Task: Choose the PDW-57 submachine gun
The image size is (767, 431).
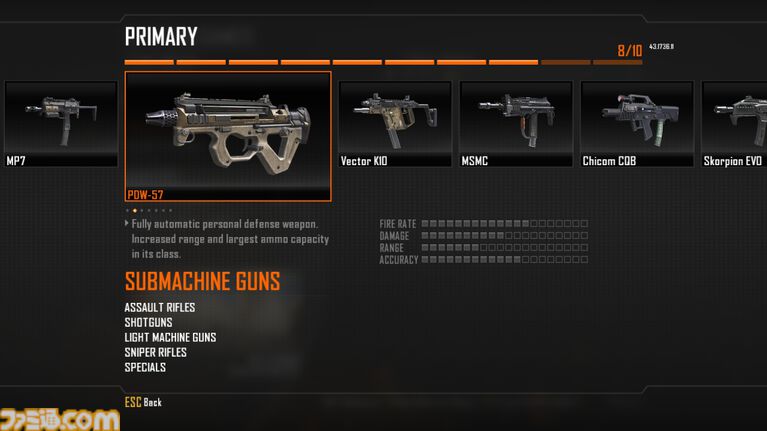Action: coord(228,136)
